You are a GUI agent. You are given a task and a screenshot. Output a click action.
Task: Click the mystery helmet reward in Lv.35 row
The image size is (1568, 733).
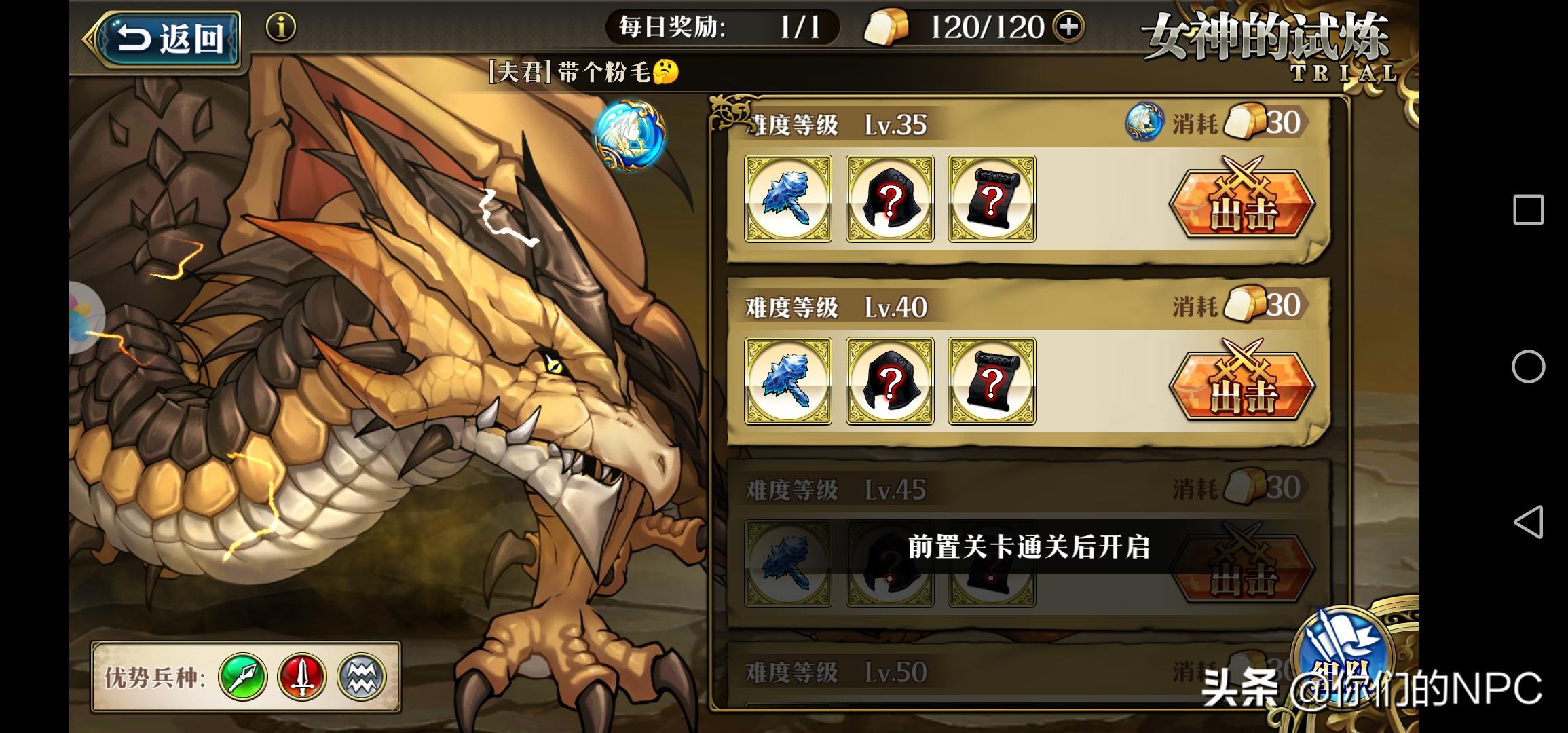(x=890, y=199)
